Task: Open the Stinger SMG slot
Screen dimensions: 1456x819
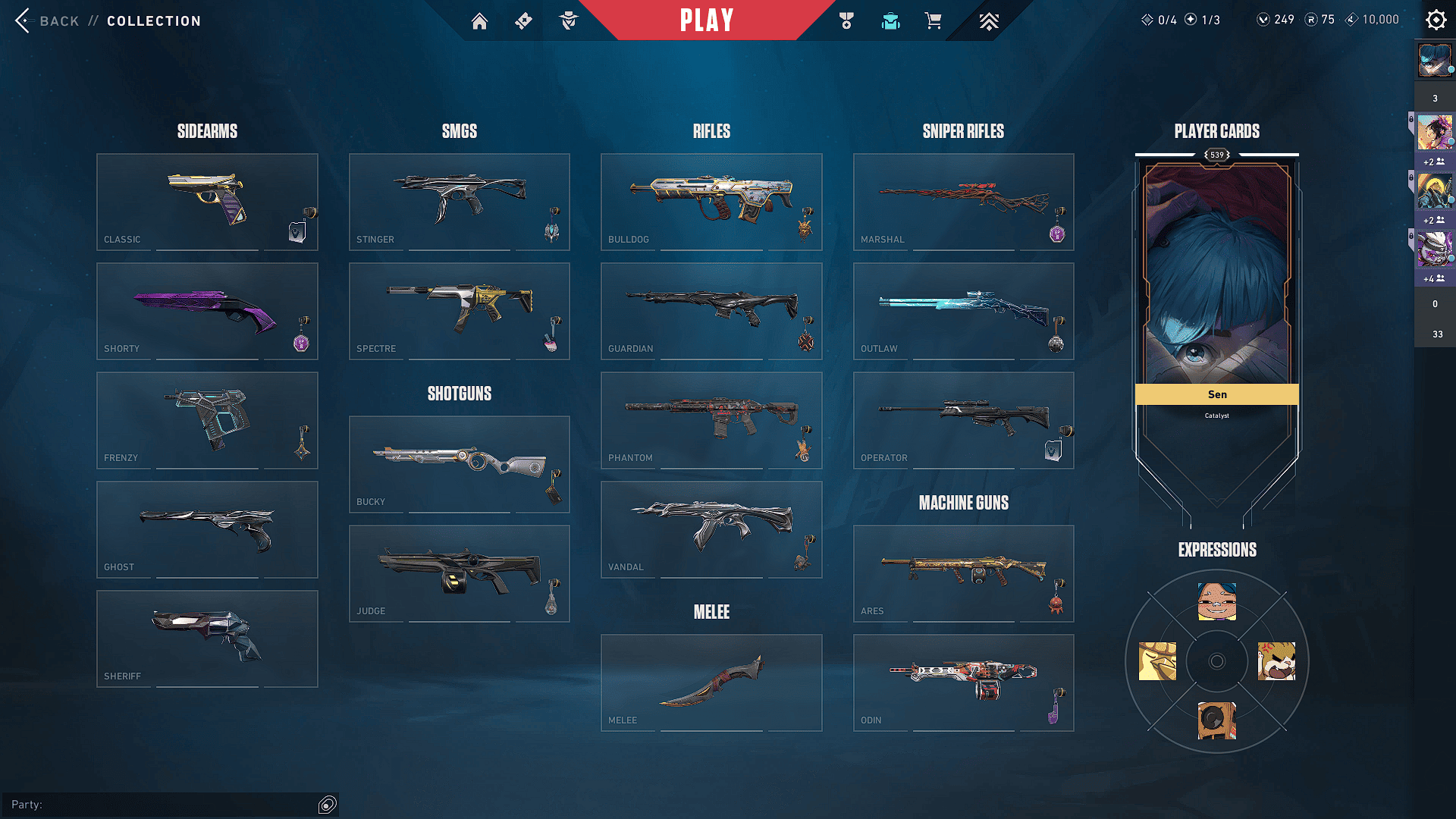Action: pyautogui.click(x=459, y=202)
